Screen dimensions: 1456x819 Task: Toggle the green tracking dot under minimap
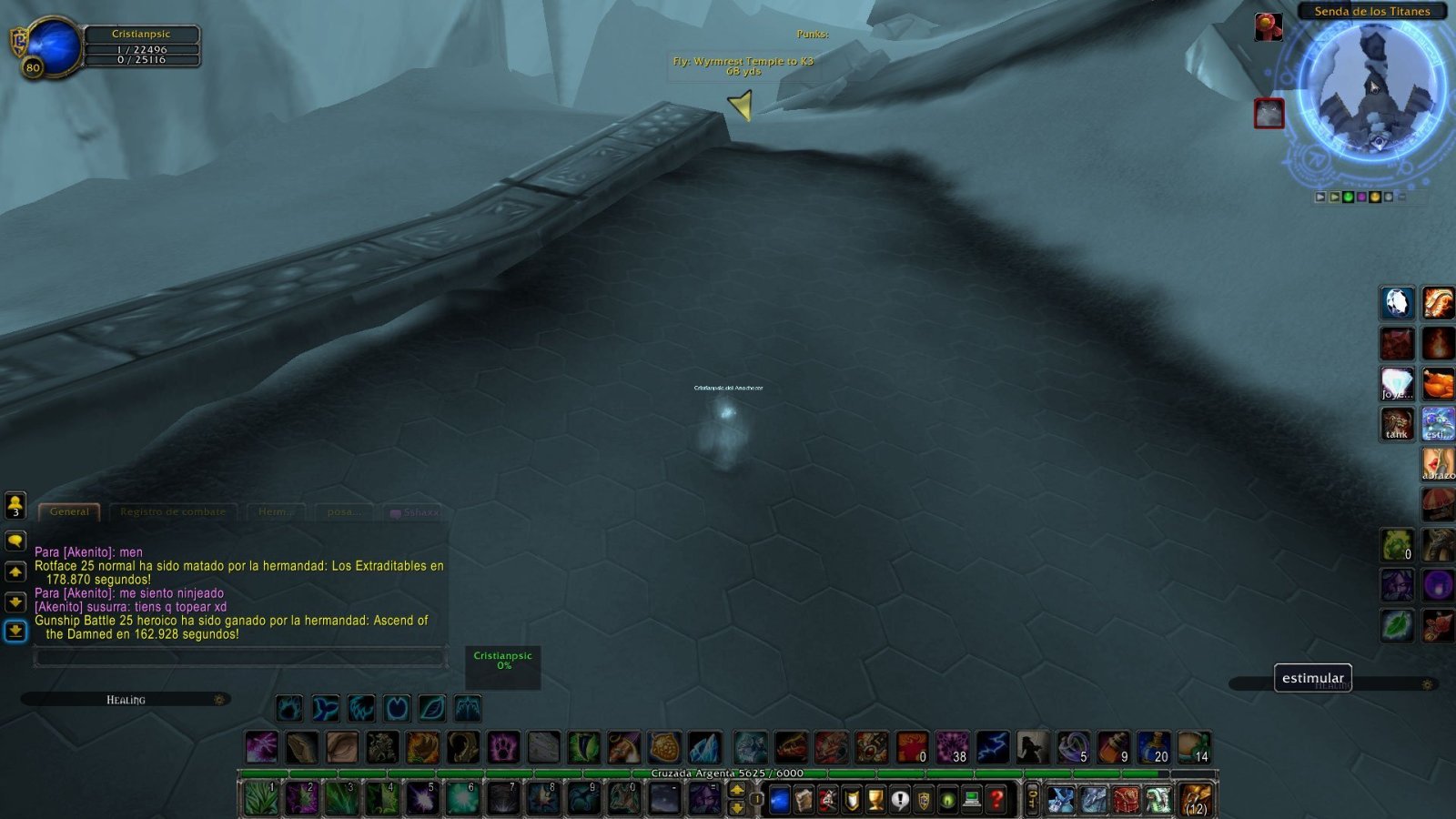(x=1349, y=197)
